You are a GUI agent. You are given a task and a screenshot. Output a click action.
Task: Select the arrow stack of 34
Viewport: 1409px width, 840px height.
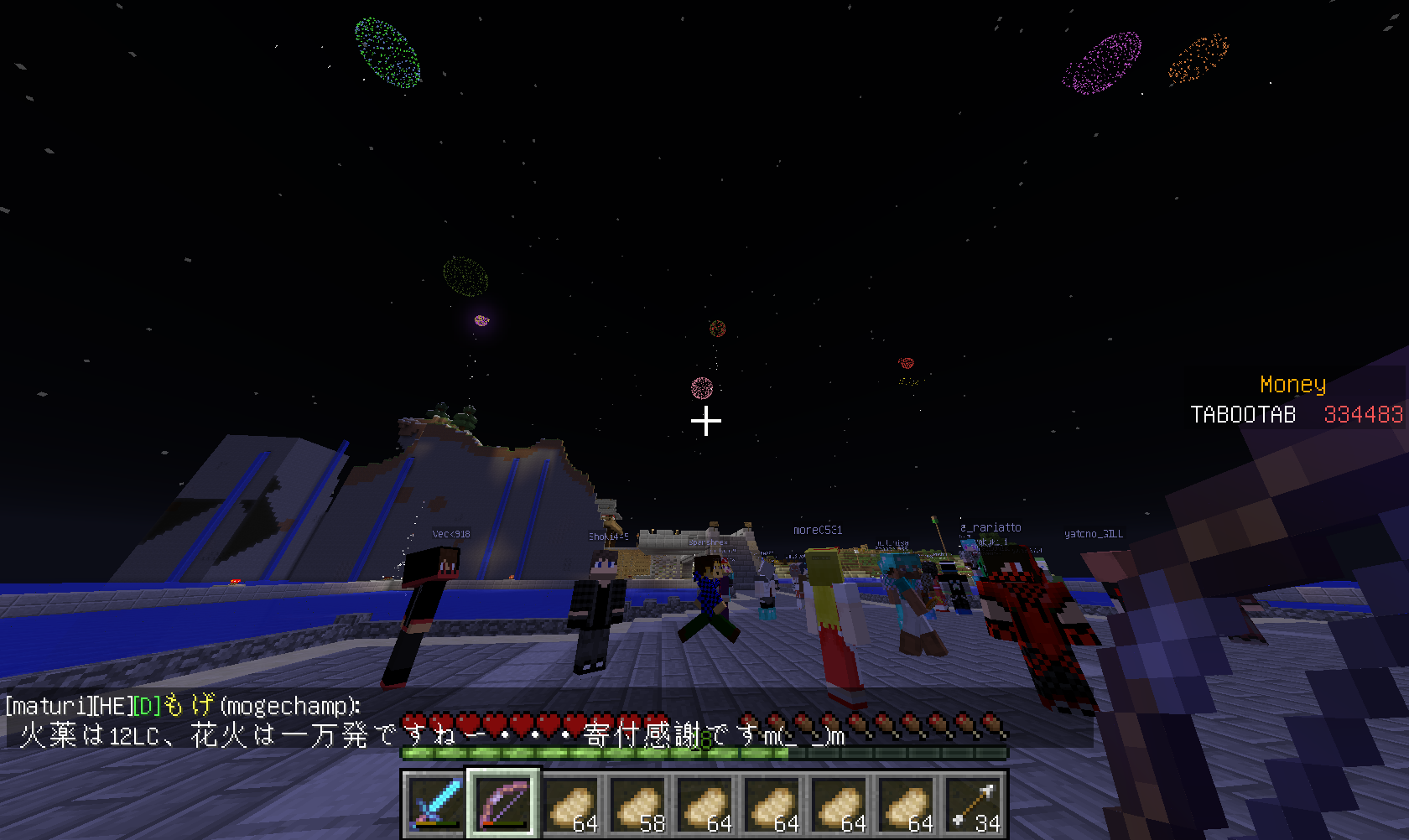pos(974,804)
